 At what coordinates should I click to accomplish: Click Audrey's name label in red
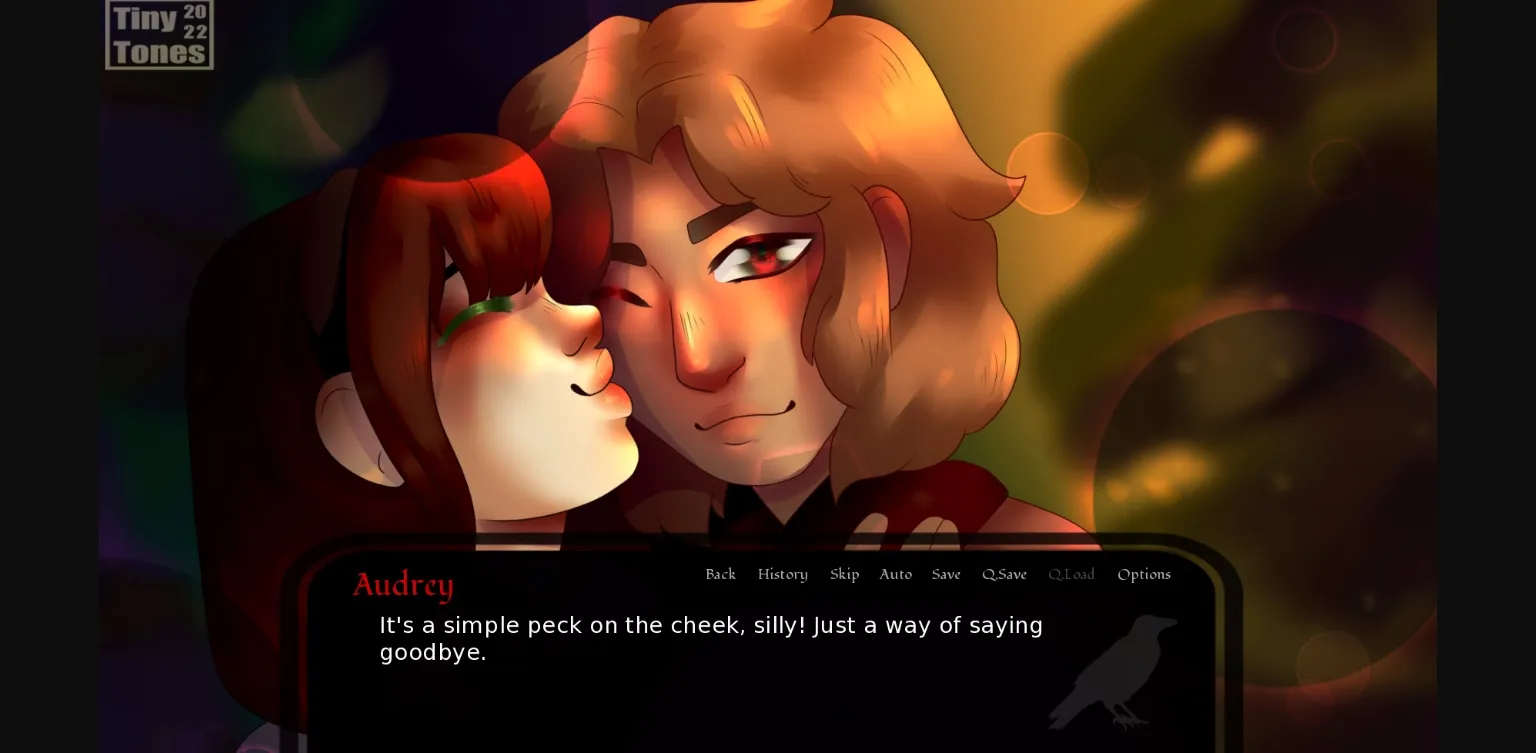pos(403,585)
